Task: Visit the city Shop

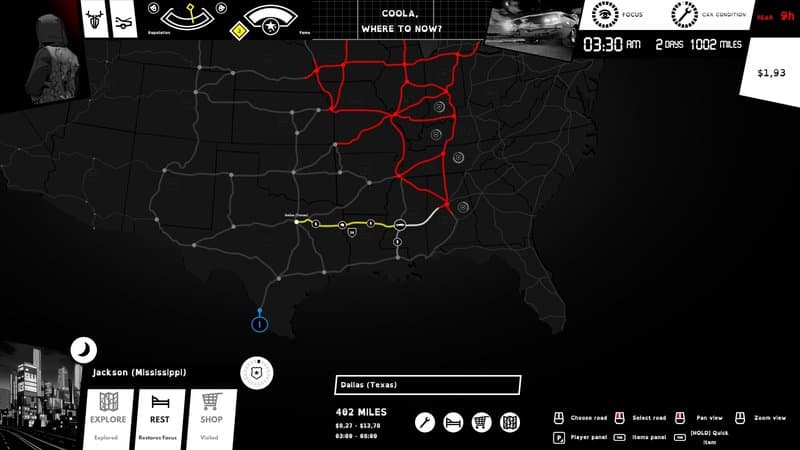Action: [x=211, y=412]
